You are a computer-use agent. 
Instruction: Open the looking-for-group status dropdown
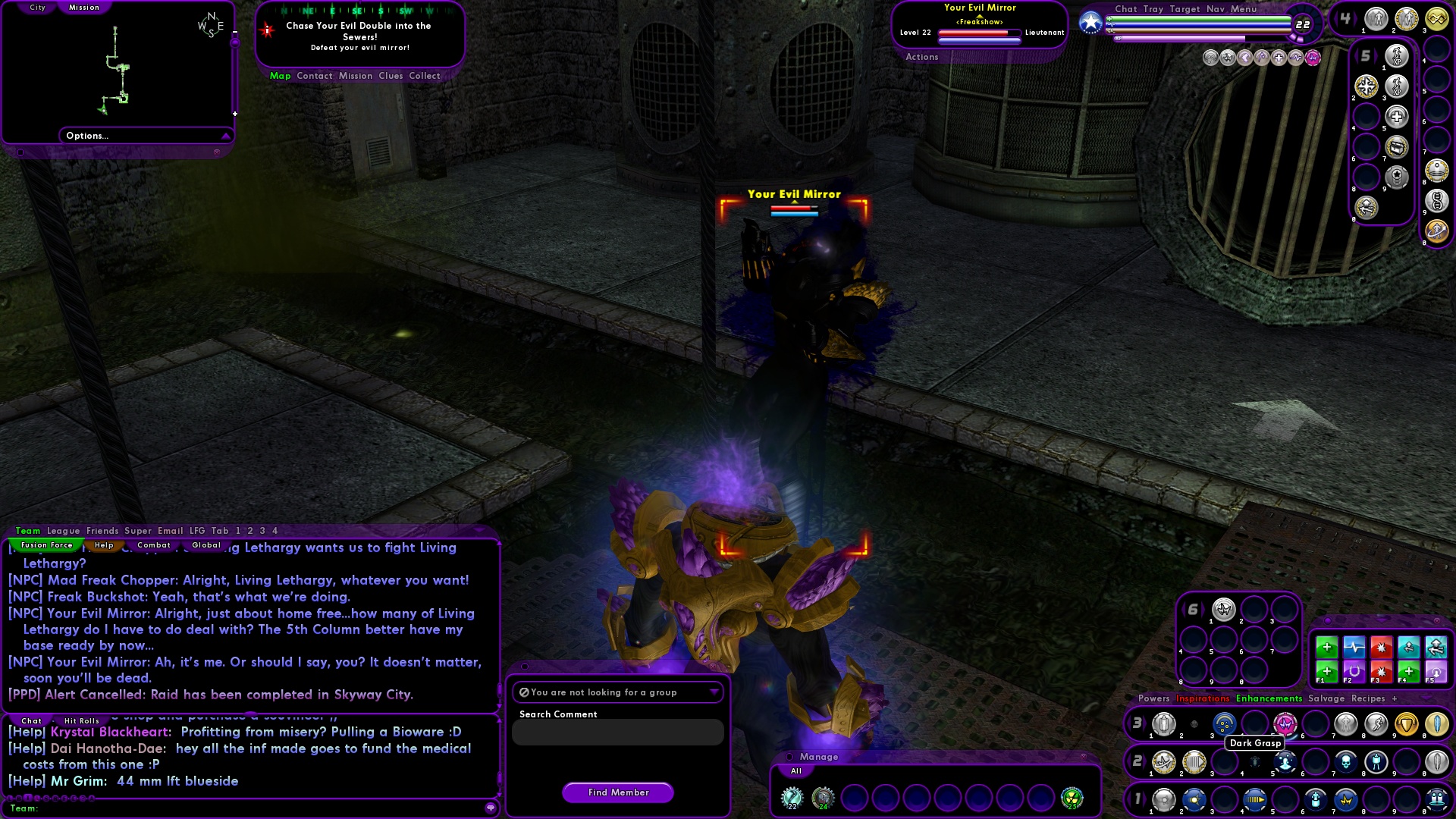click(715, 692)
